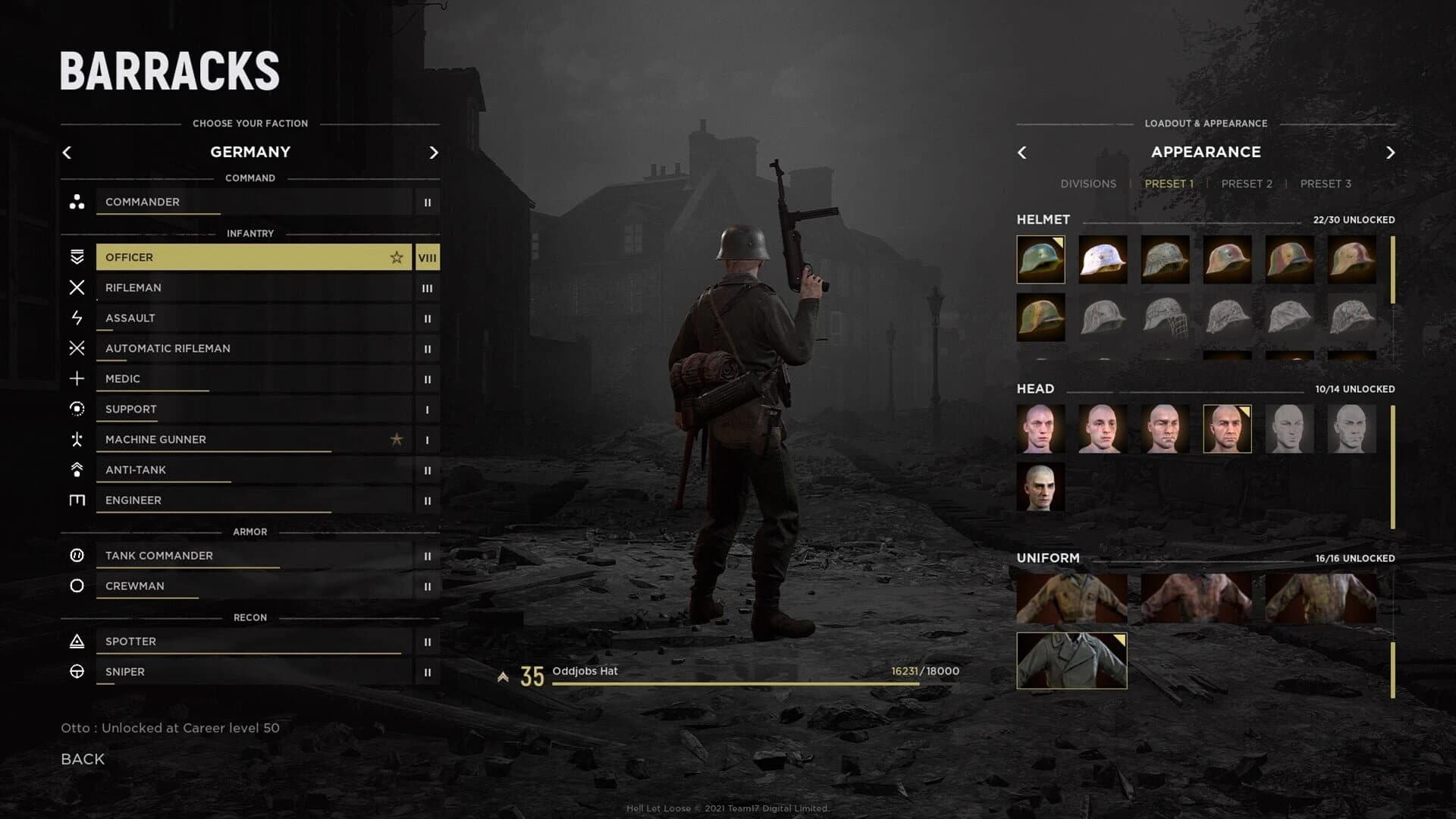Unfavorite the Machine Gunner gold star
The width and height of the screenshot is (1456, 819).
pyautogui.click(x=397, y=439)
